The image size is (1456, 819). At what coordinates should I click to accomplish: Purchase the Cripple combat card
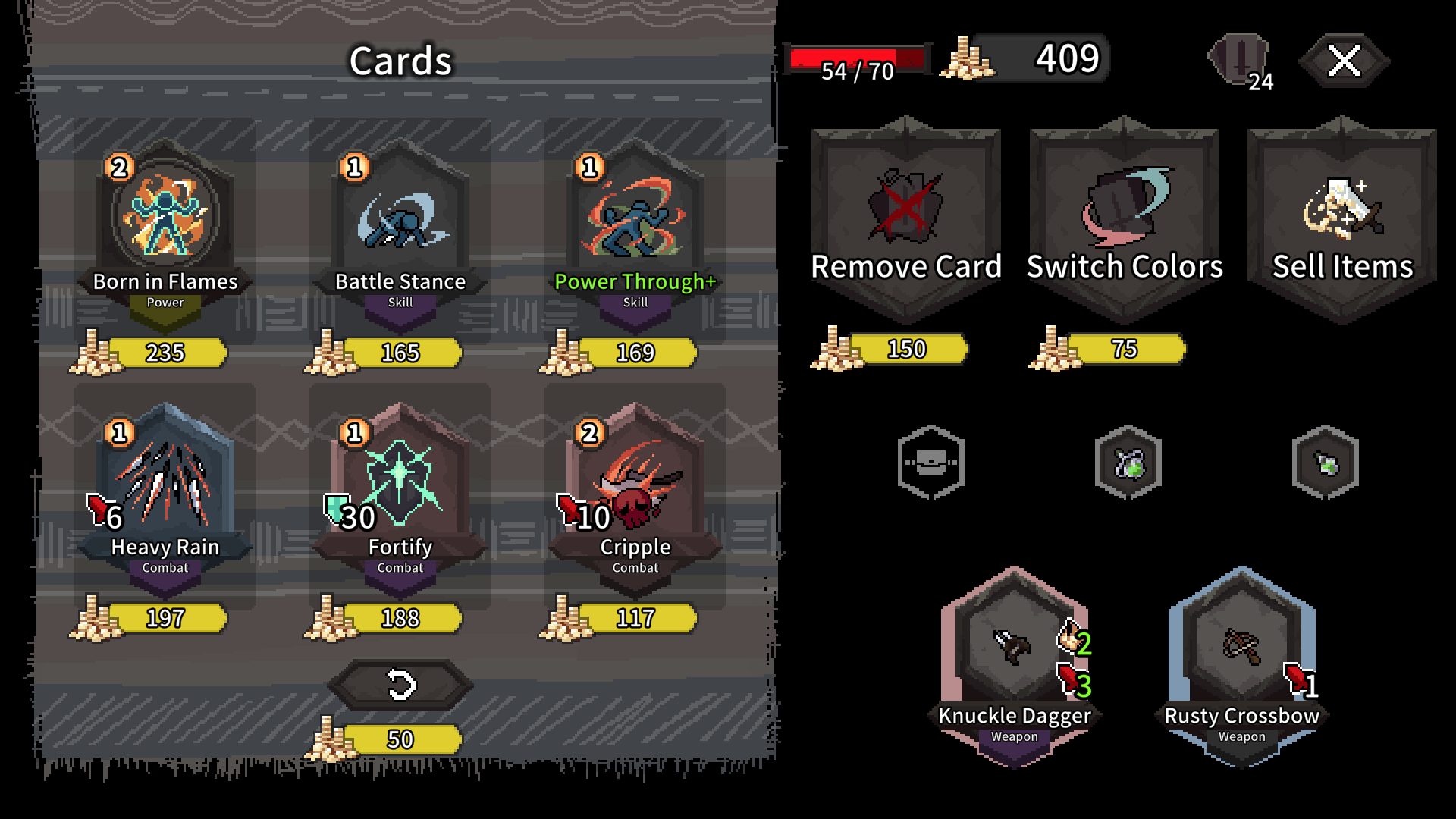tap(635, 493)
